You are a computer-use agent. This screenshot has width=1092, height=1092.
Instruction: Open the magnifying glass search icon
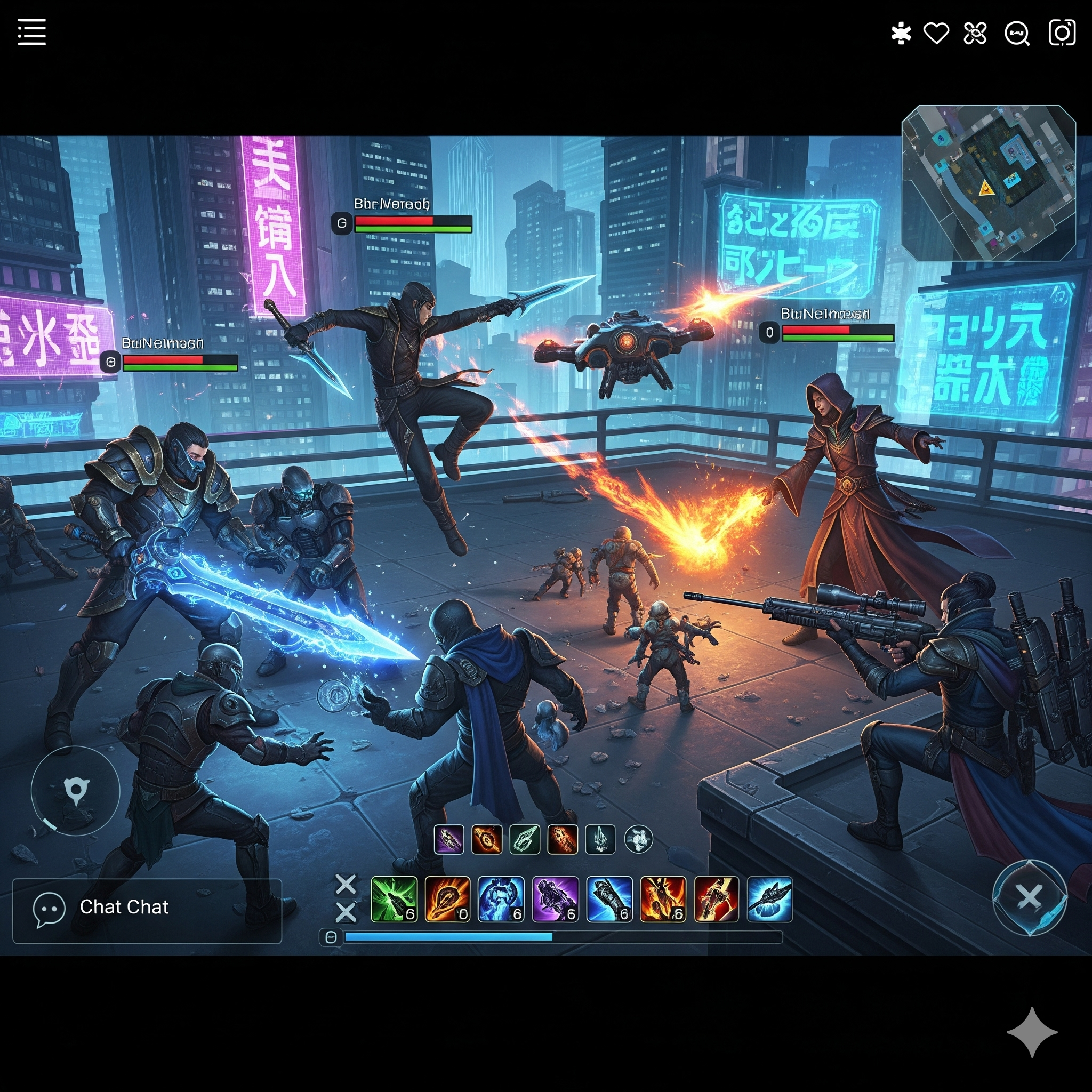click(x=1016, y=34)
